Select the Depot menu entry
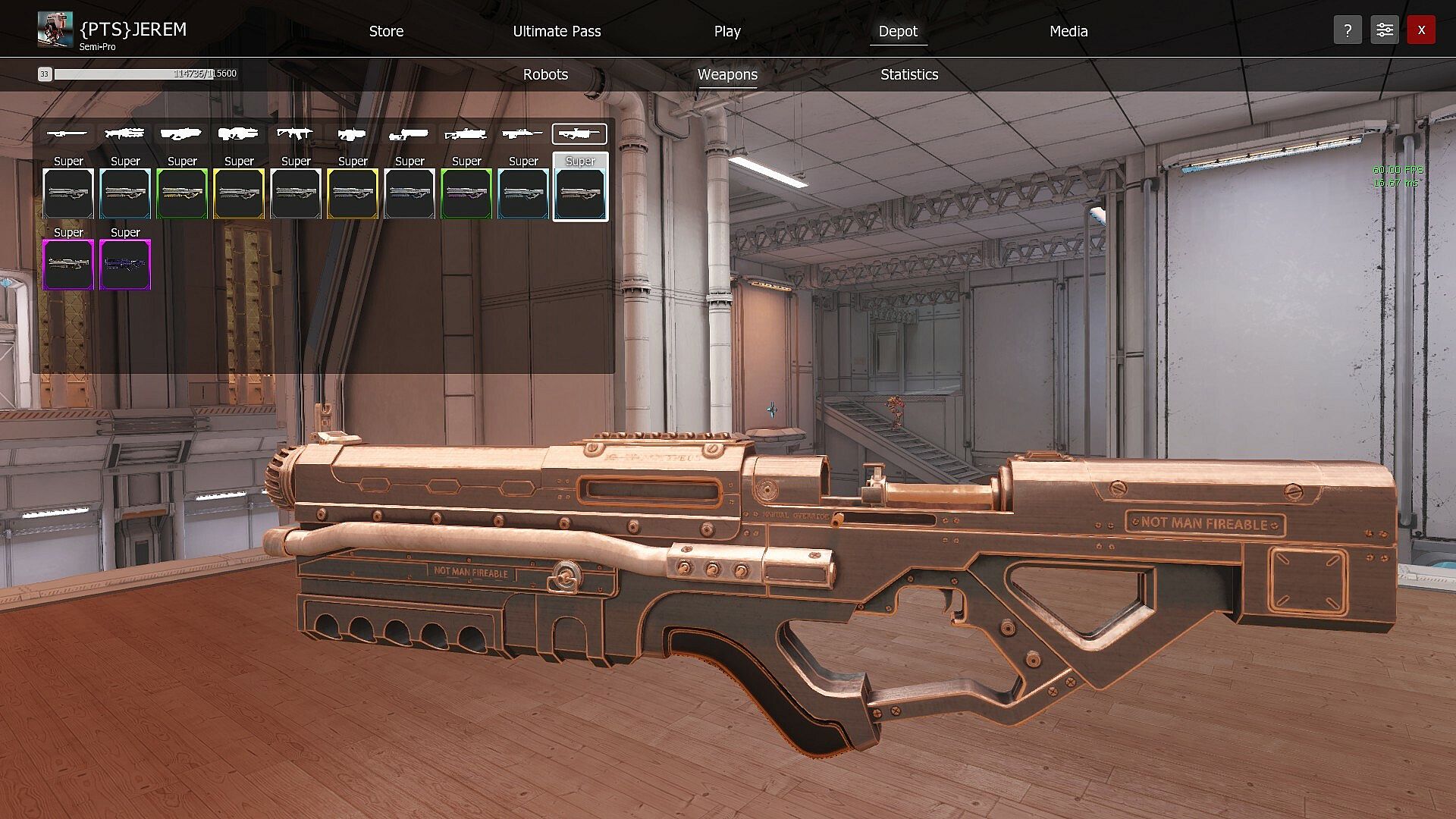1456x819 pixels. pyautogui.click(x=898, y=31)
